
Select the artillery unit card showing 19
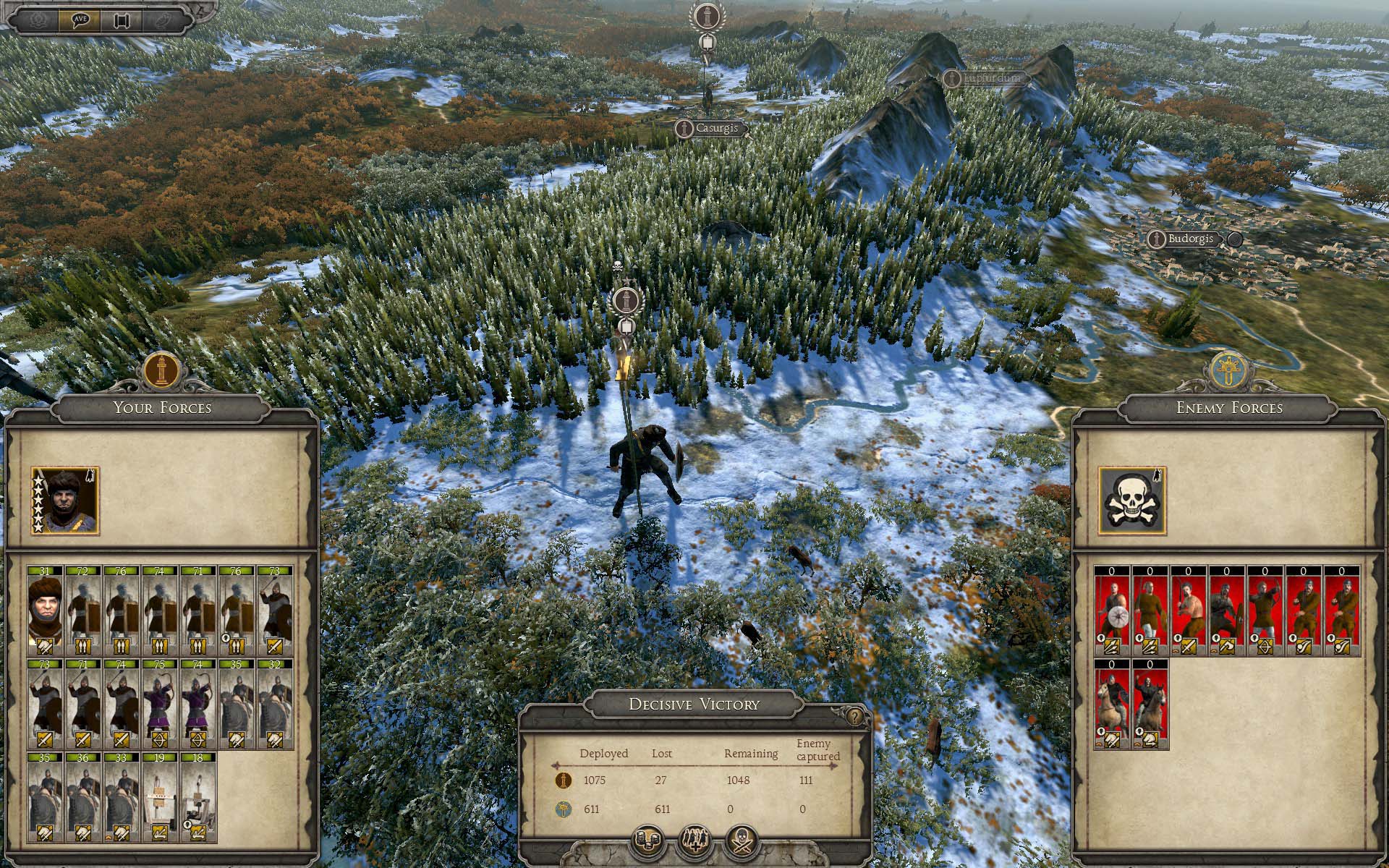159,797
